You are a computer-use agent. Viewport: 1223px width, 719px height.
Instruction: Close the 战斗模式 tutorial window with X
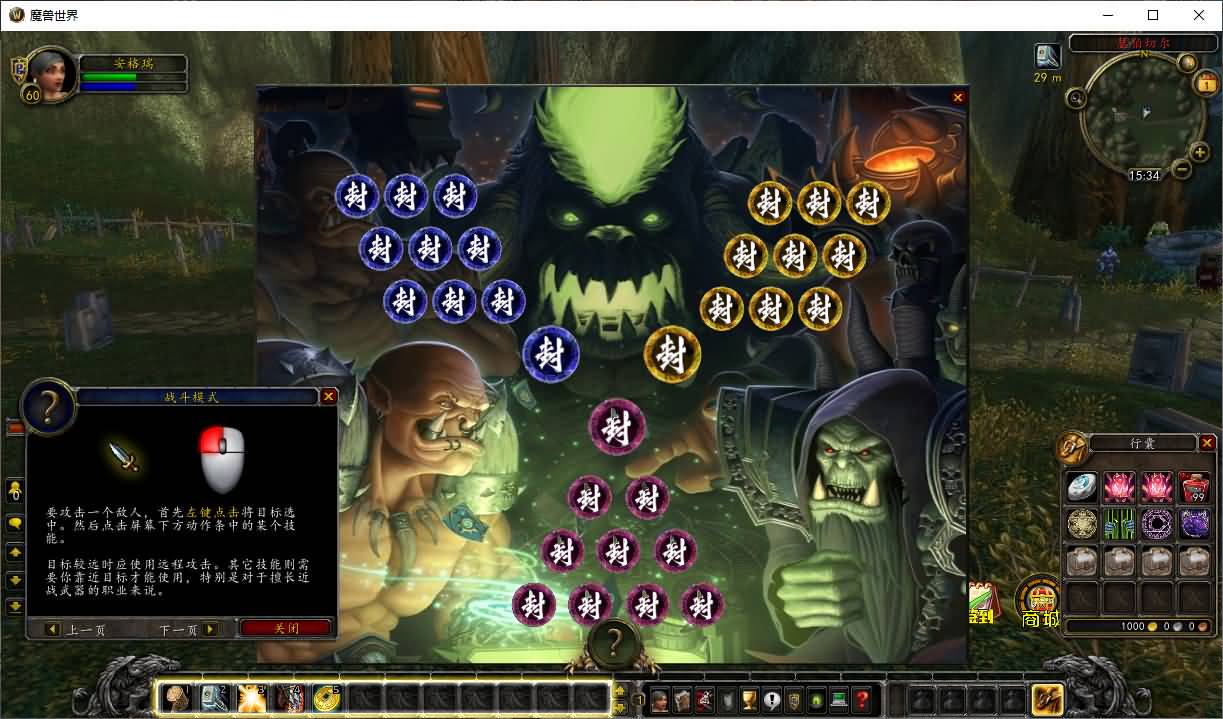(328, 397)
